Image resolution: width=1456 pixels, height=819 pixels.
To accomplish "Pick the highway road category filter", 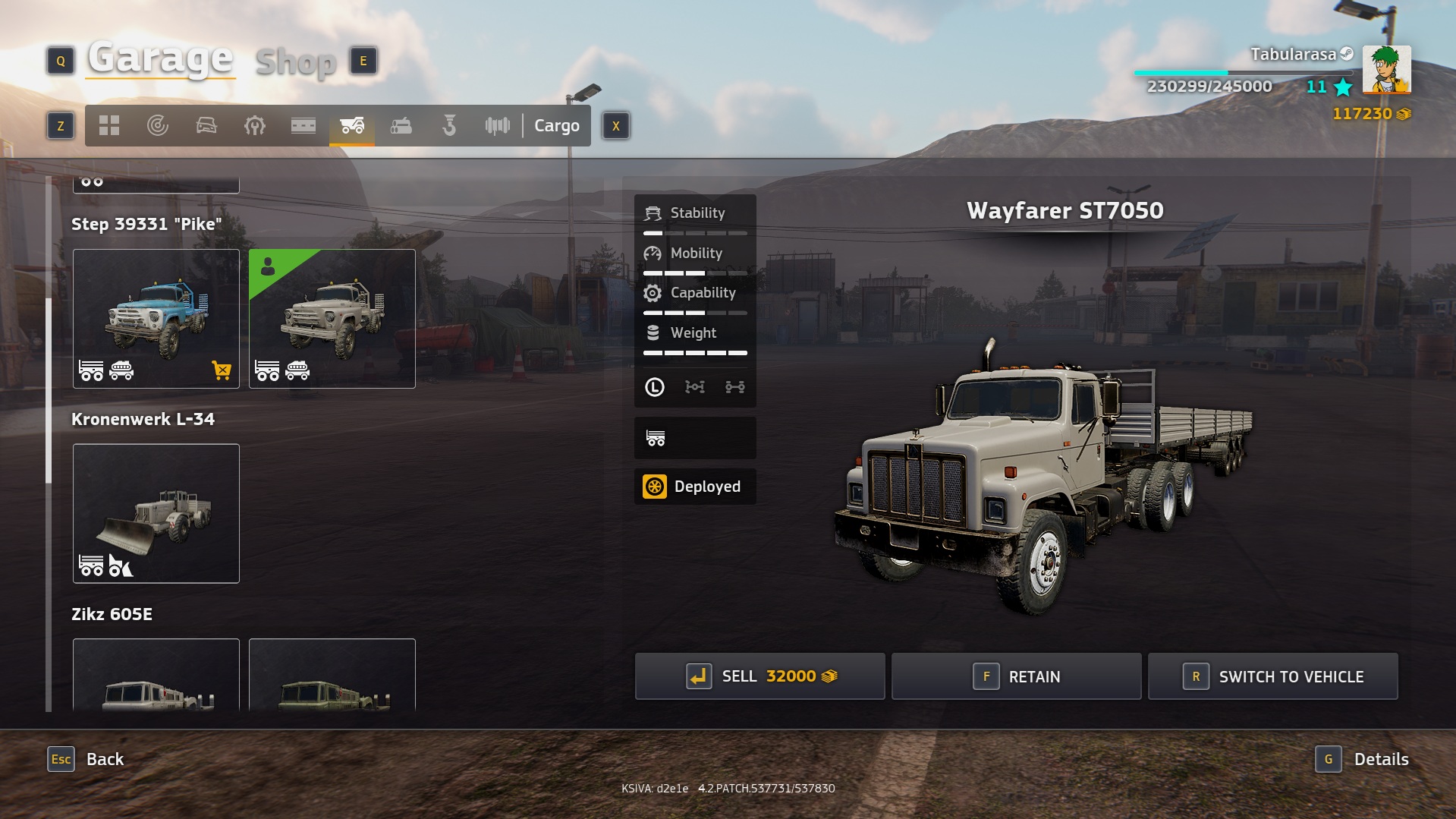I will tap(303, 126).
